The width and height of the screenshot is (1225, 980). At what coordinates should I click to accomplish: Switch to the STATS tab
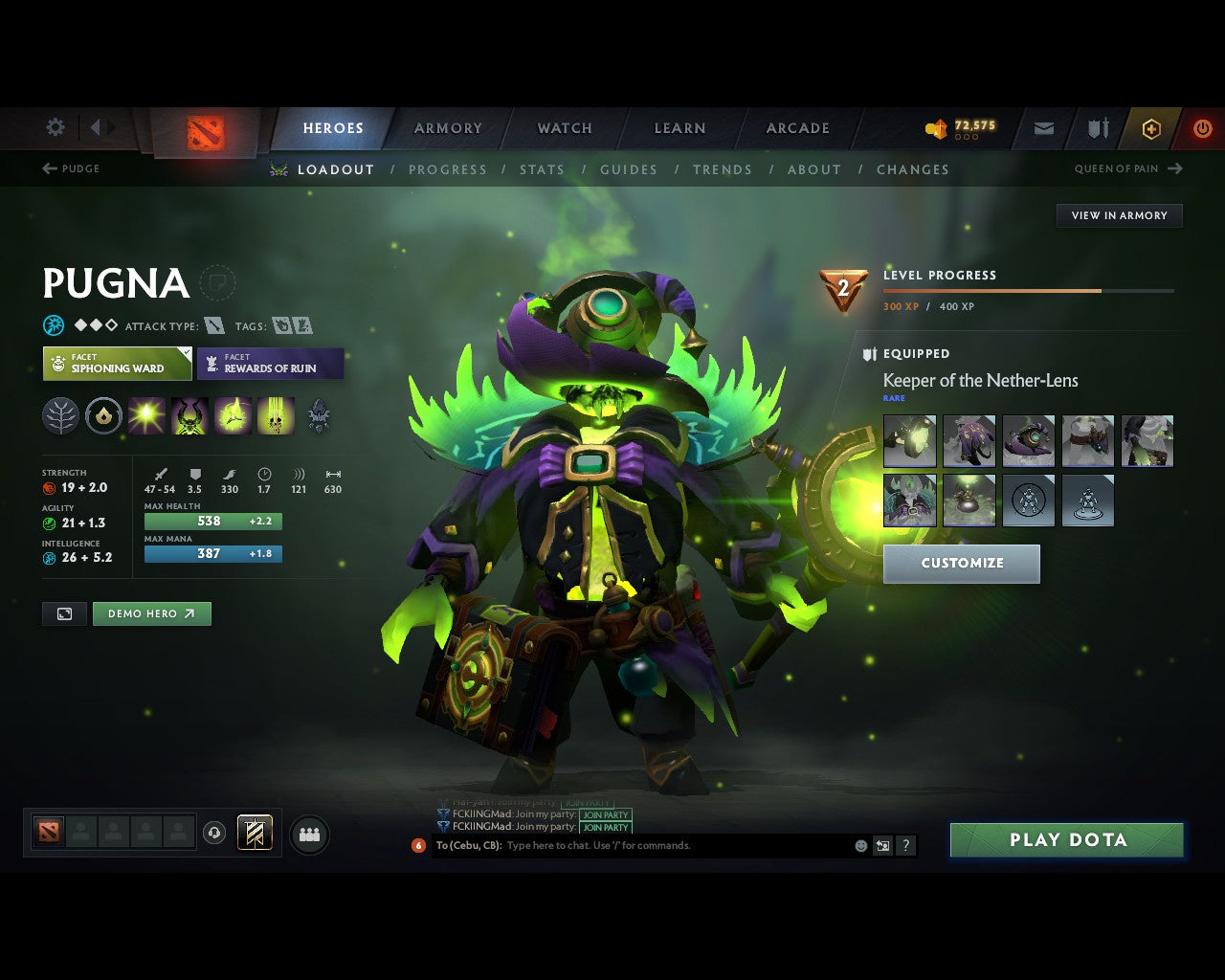point(542,169)
